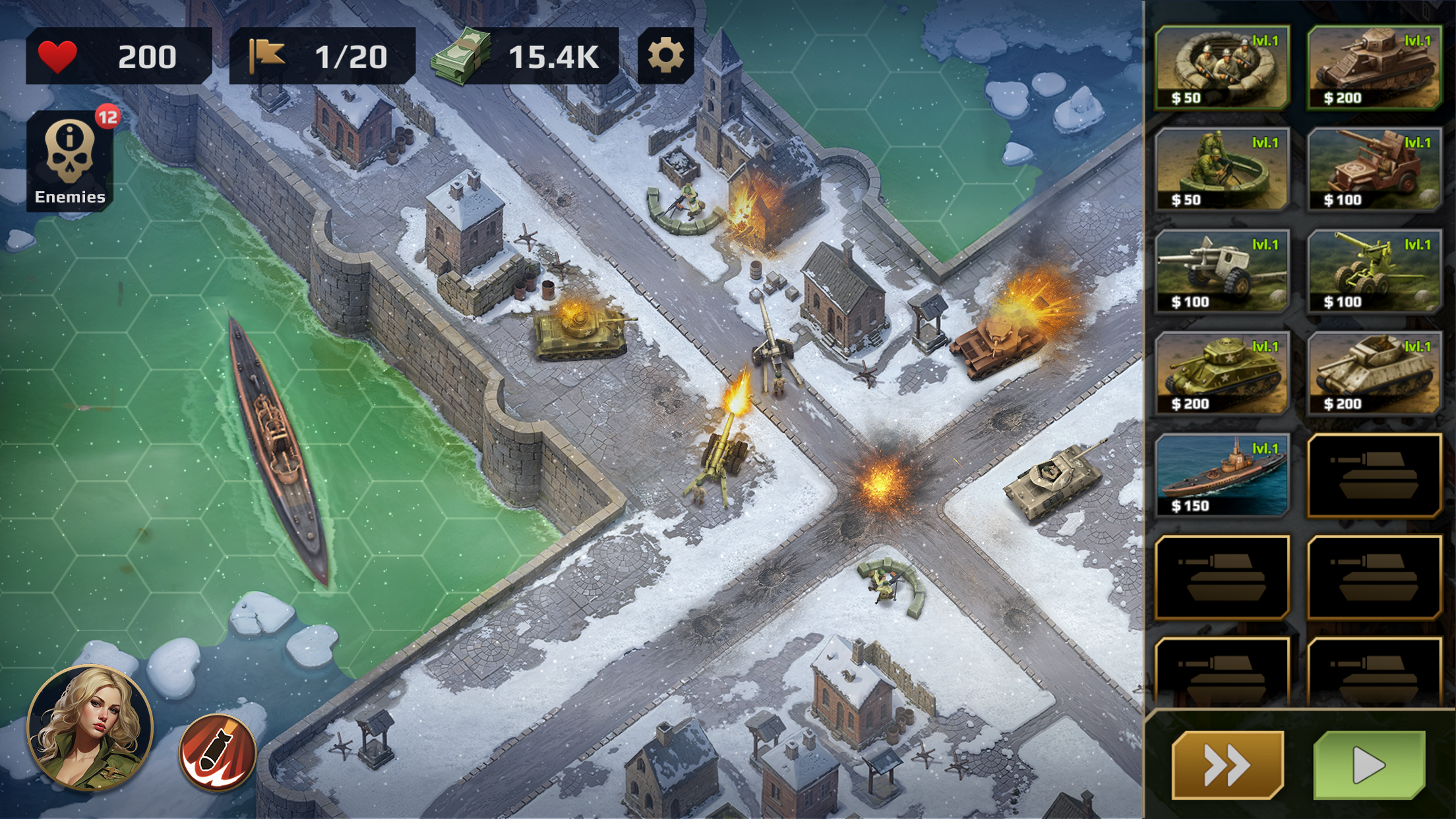
Task: Show the Enemies info panel
Action: (x=70, y=162)
